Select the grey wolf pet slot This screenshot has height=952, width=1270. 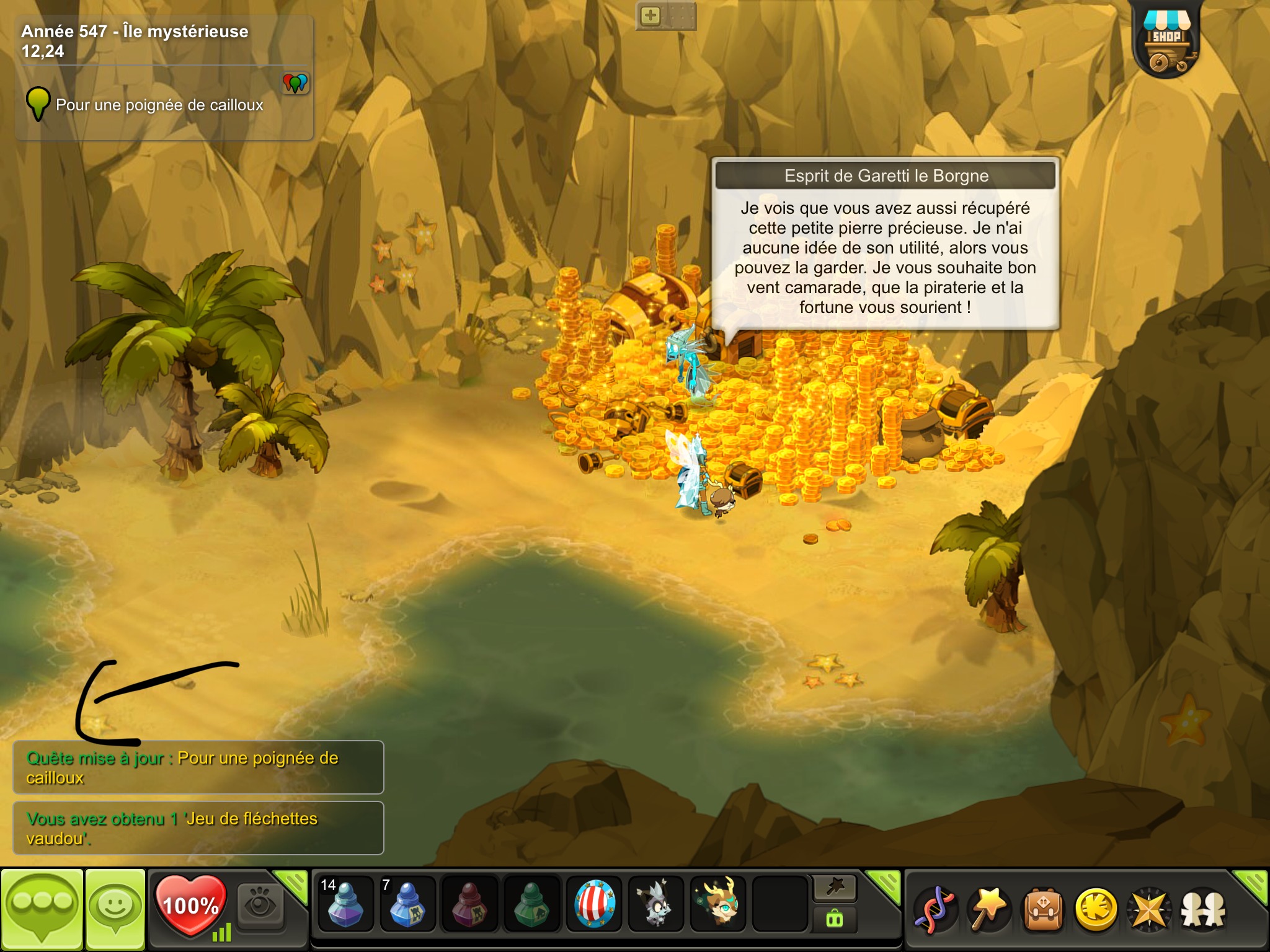[x=656, y=904]
